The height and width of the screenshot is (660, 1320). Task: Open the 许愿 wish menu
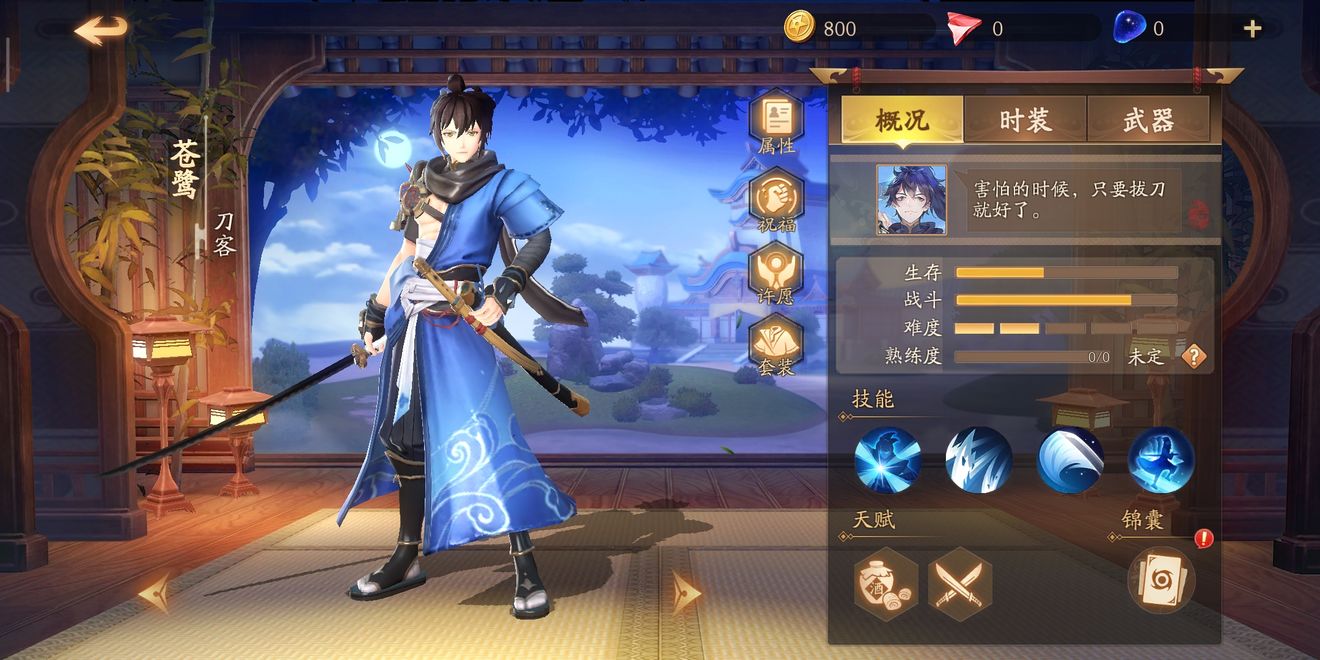pyautogui.click(x=777, y=272)
